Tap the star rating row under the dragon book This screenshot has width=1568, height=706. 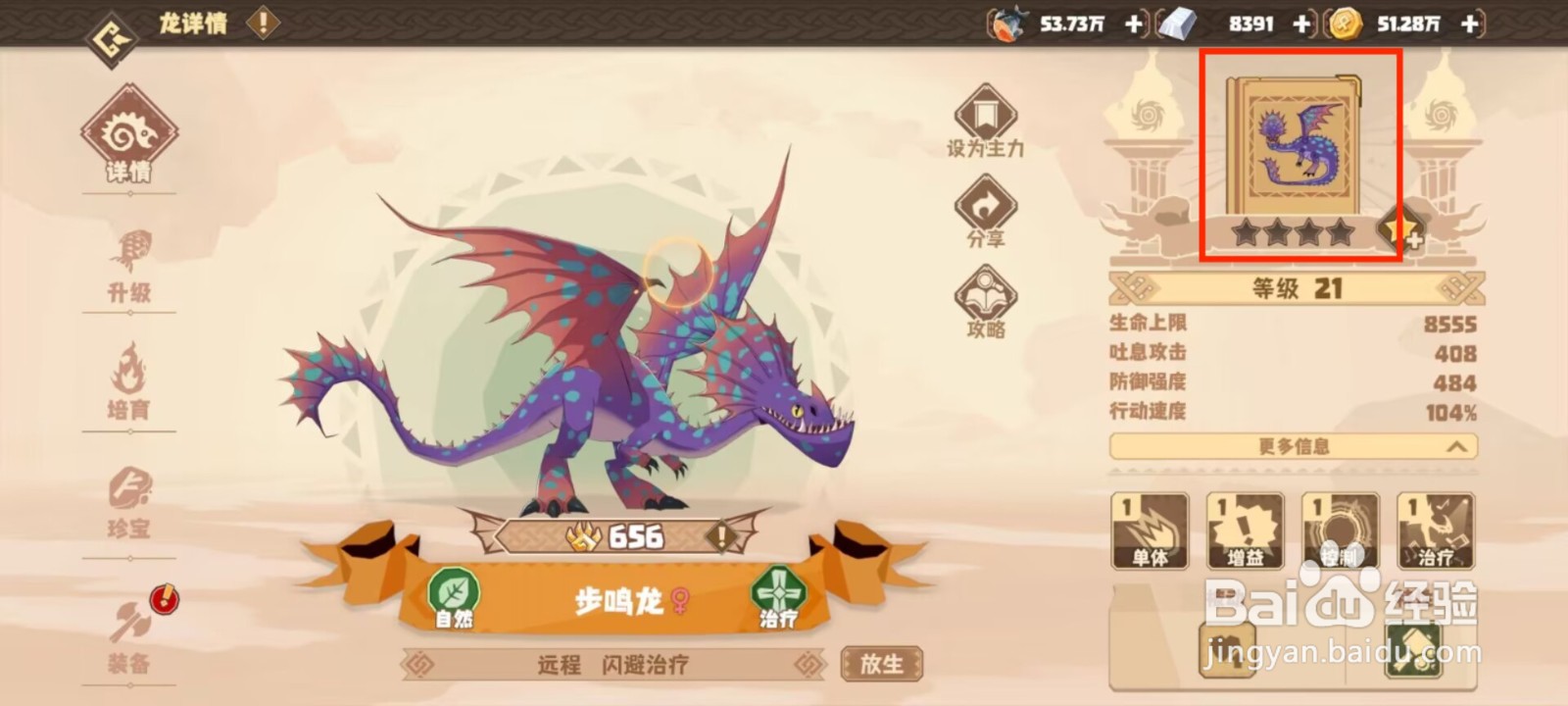coord(1296,233)
